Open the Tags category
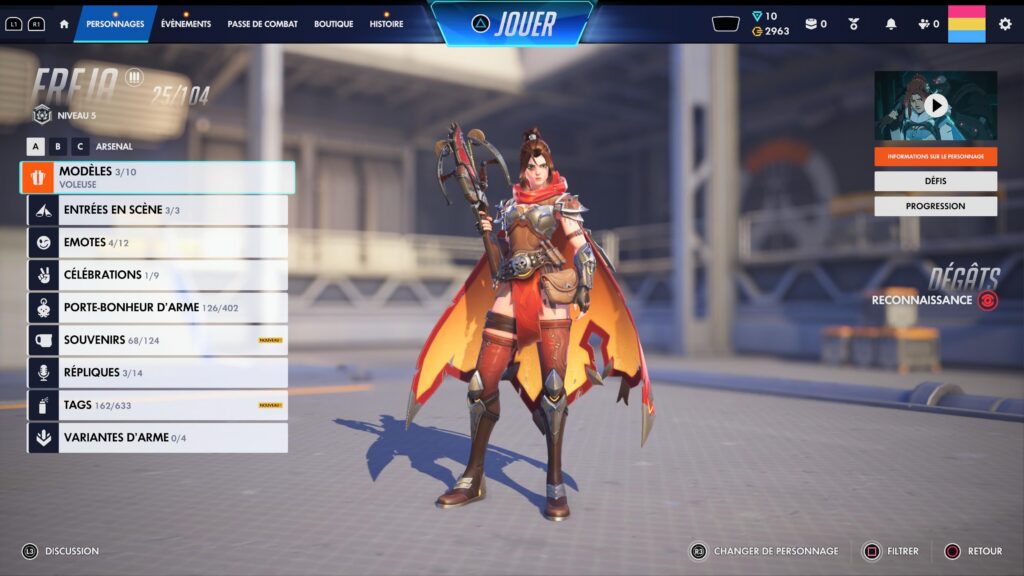 158,405
